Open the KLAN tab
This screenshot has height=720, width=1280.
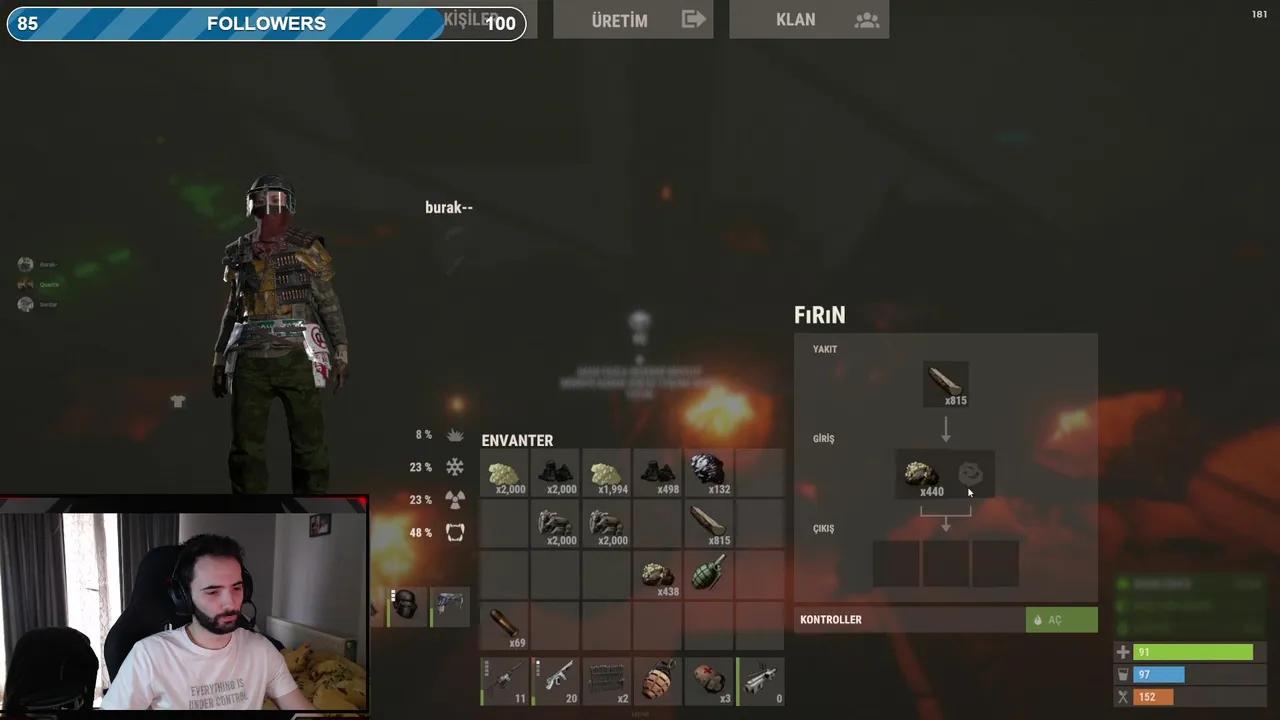(808, 20)
